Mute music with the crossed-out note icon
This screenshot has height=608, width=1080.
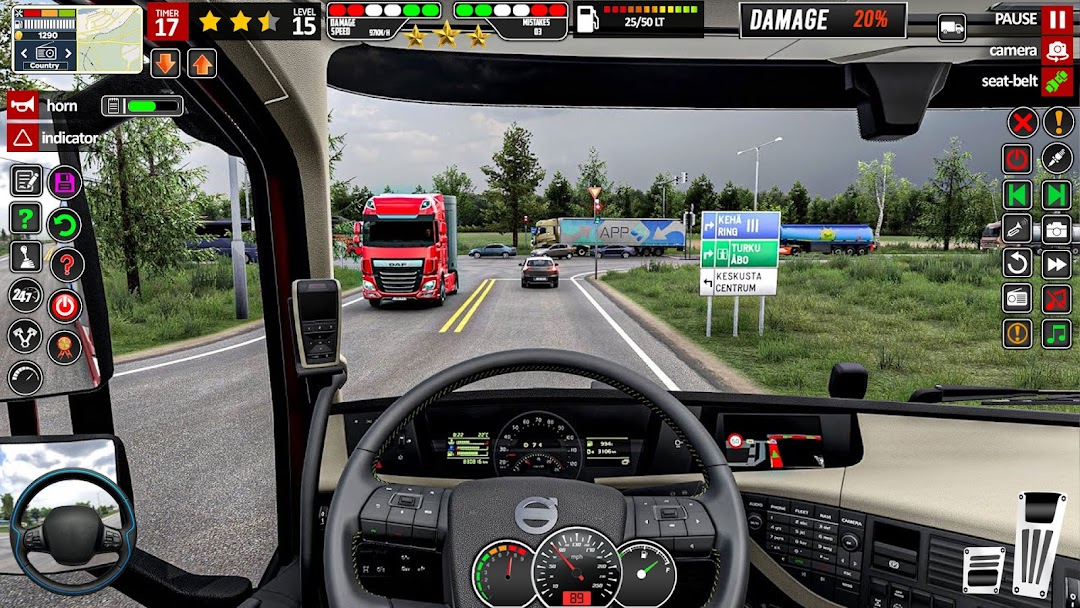tap(1056, 298)
